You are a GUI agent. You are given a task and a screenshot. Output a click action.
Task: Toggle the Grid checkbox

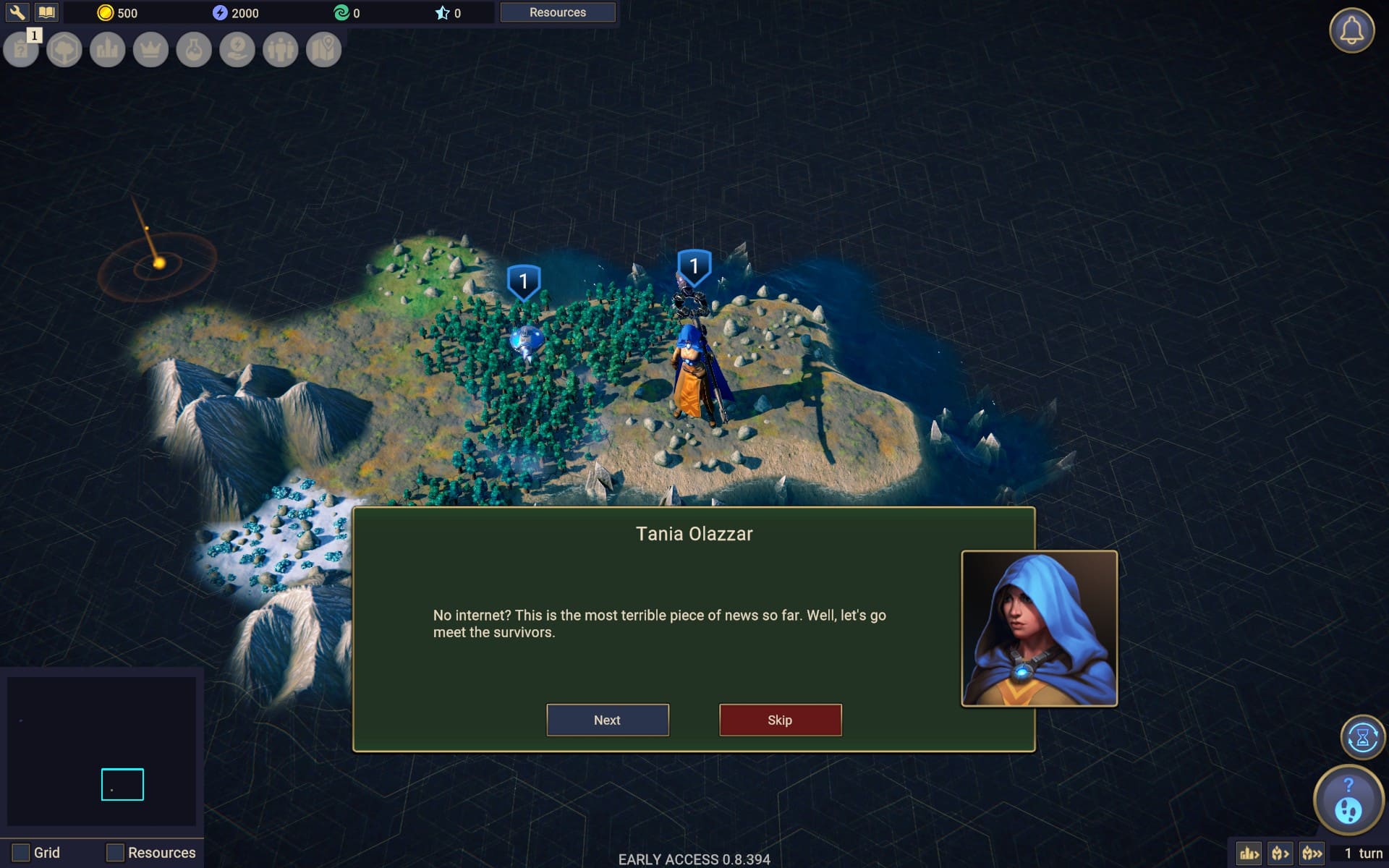pos(21,852)
